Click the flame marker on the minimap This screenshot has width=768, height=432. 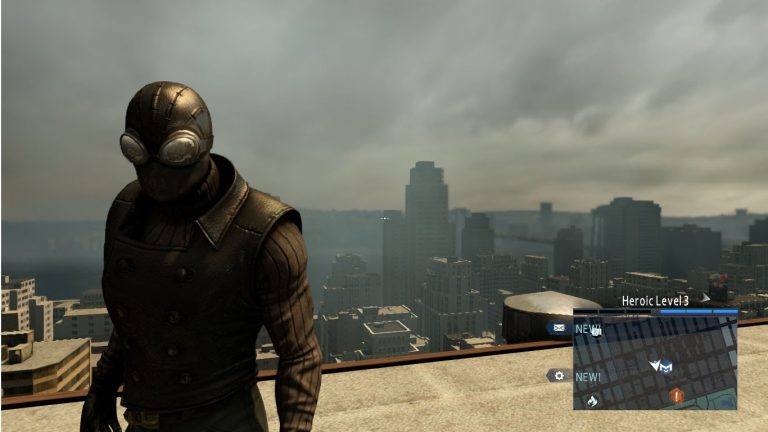[592, 401]
